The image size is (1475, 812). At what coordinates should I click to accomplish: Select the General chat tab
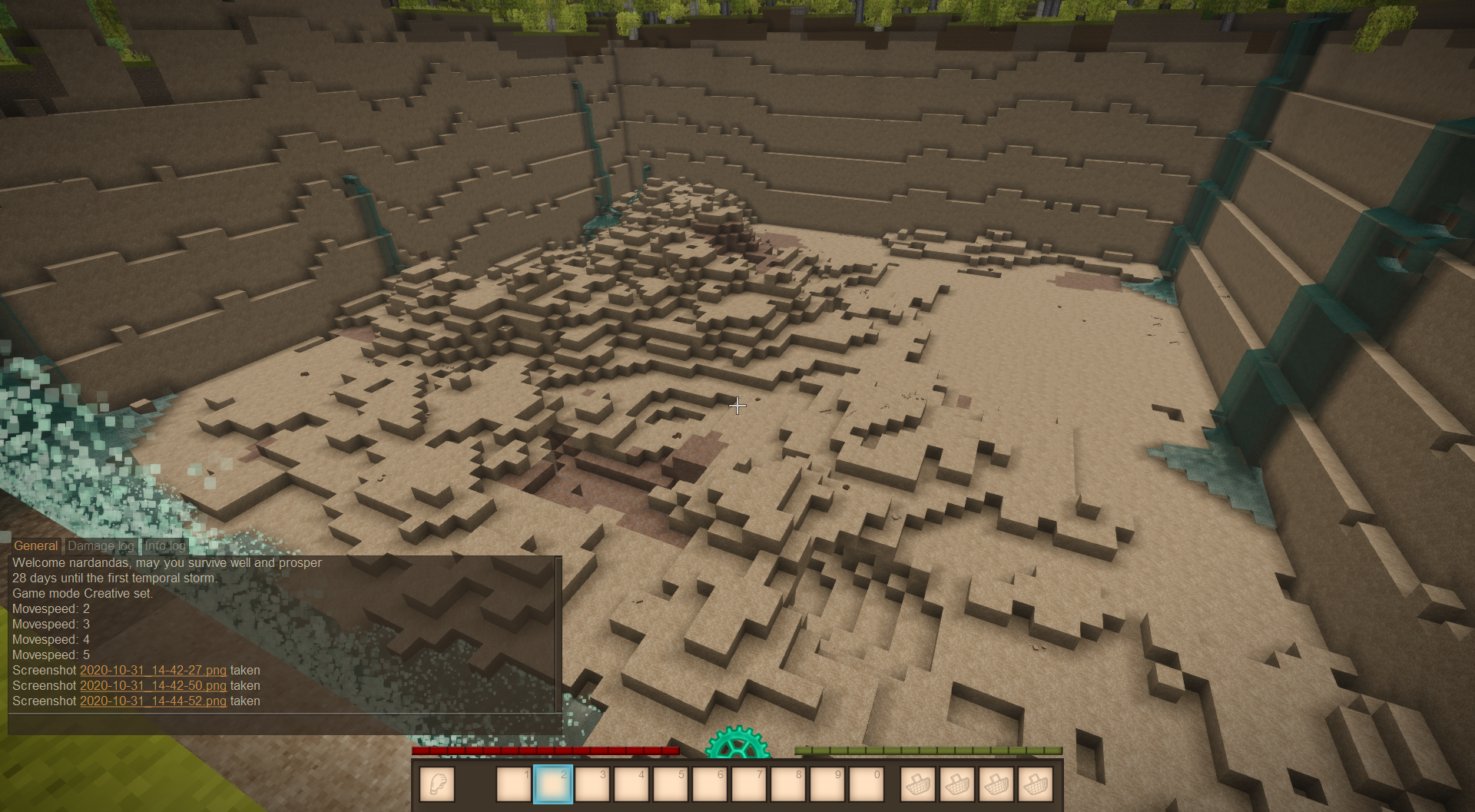point(36,545)
